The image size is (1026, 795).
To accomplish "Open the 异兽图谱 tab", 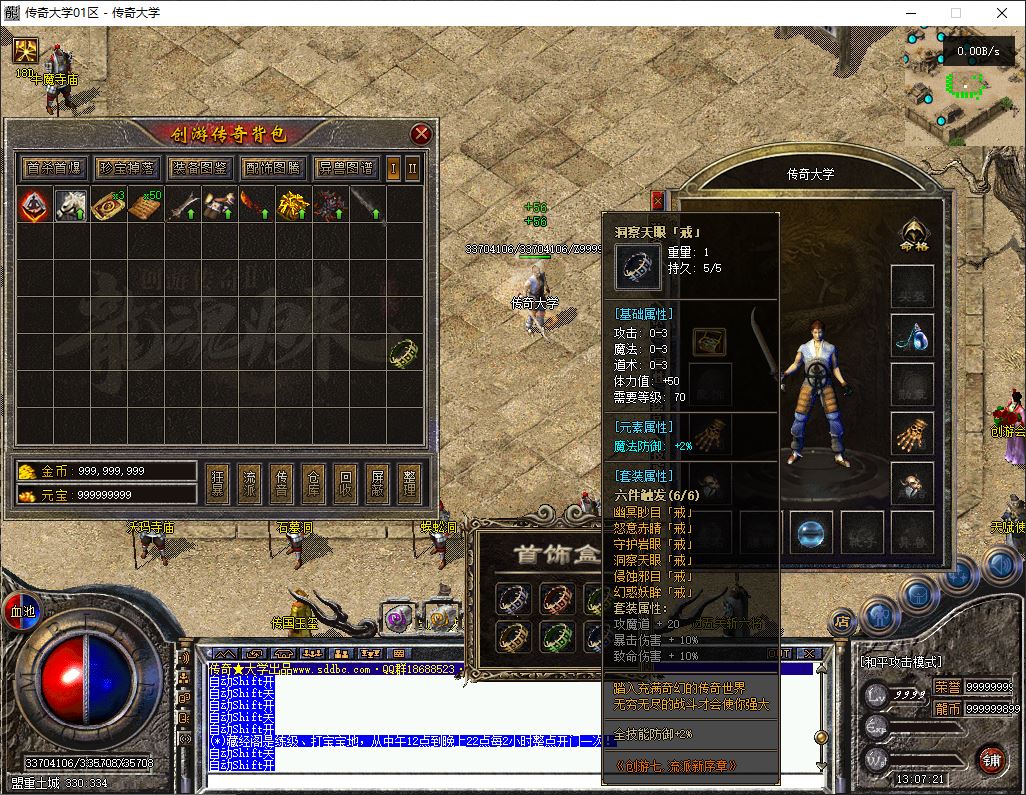I will pyautogui.click(x=345, y=168).
